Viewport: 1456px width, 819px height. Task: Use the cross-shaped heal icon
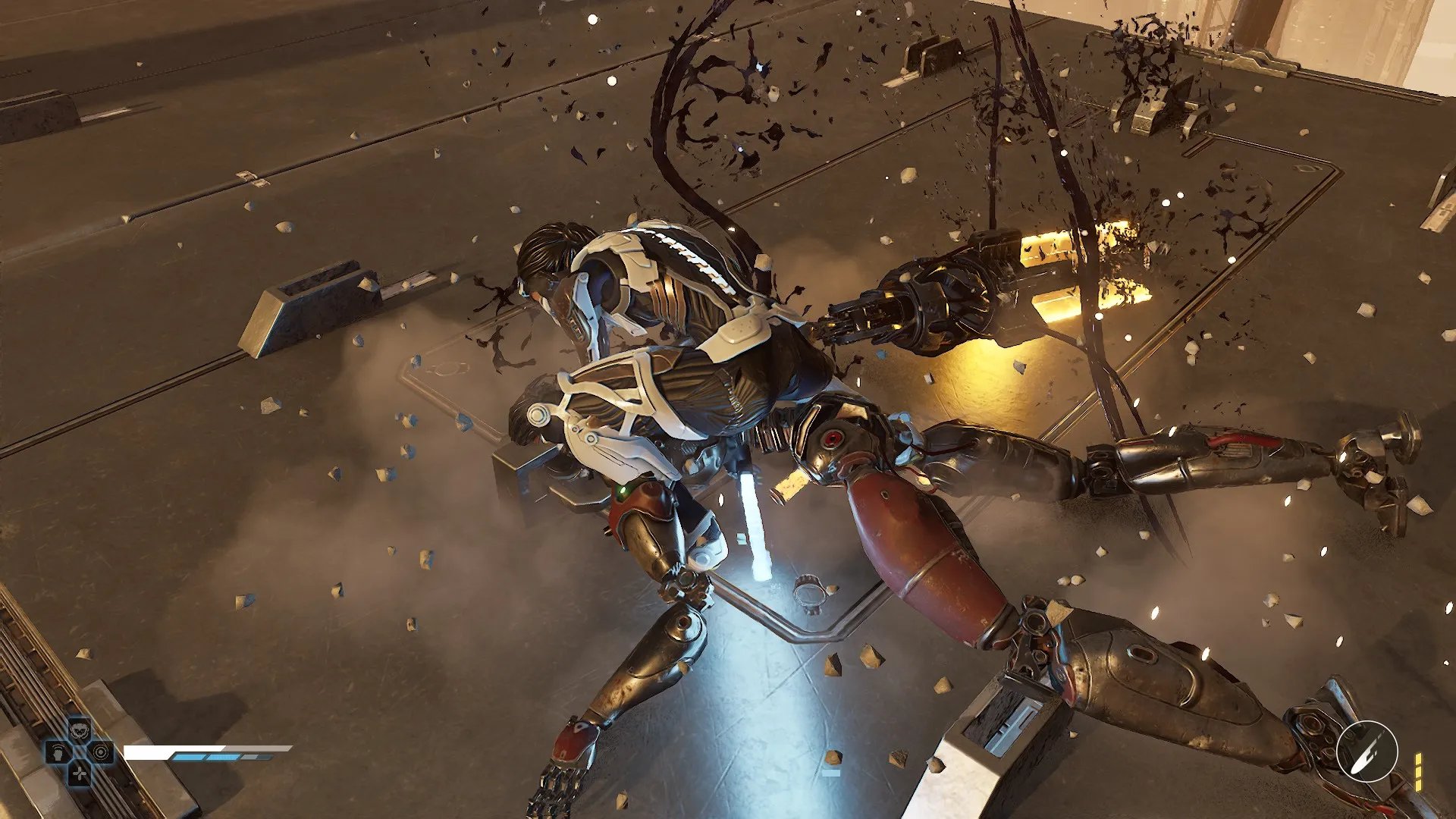click(80, 773)
